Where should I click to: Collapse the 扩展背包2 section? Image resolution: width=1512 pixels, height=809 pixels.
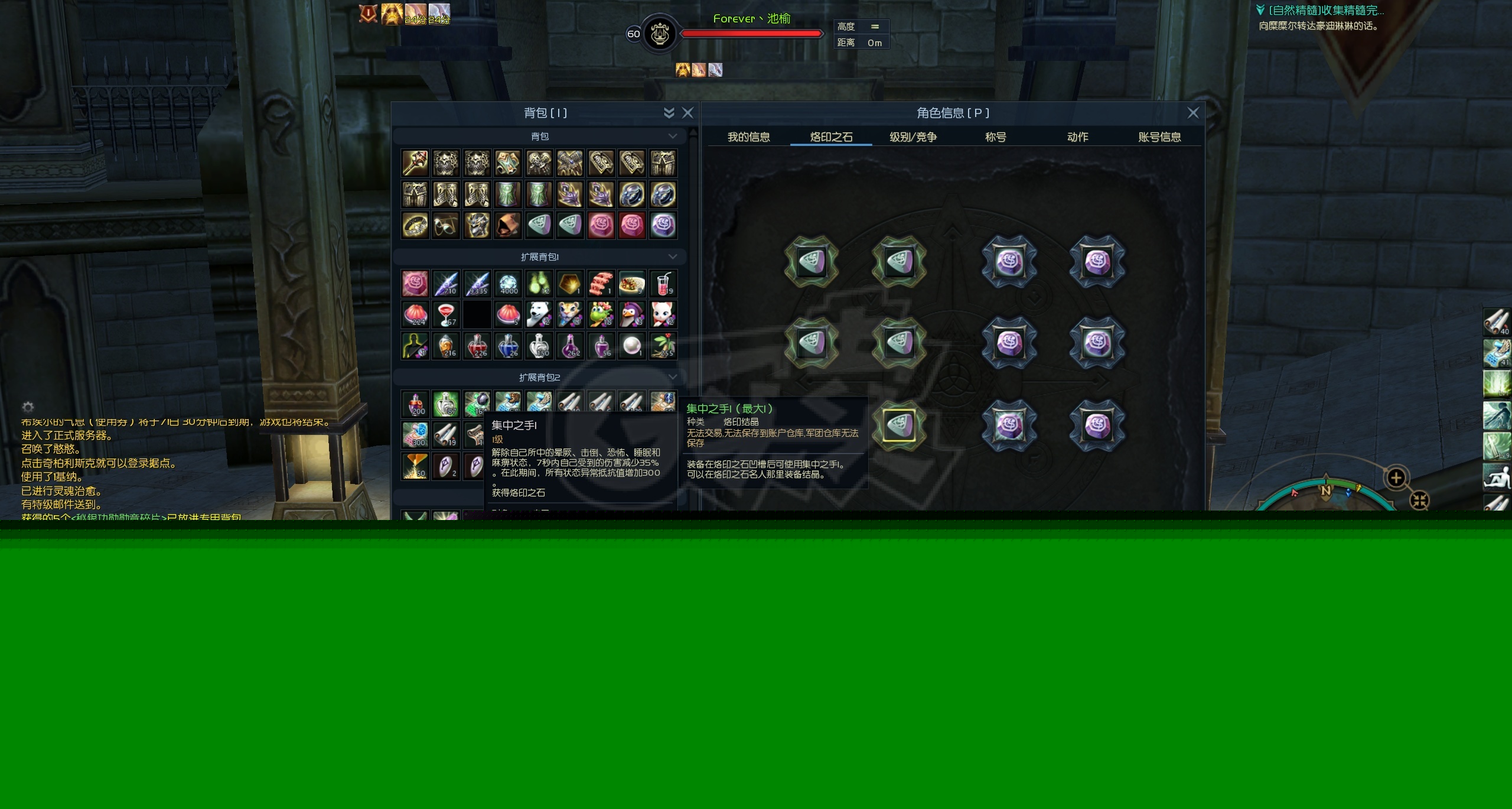(x=672, y=377)
